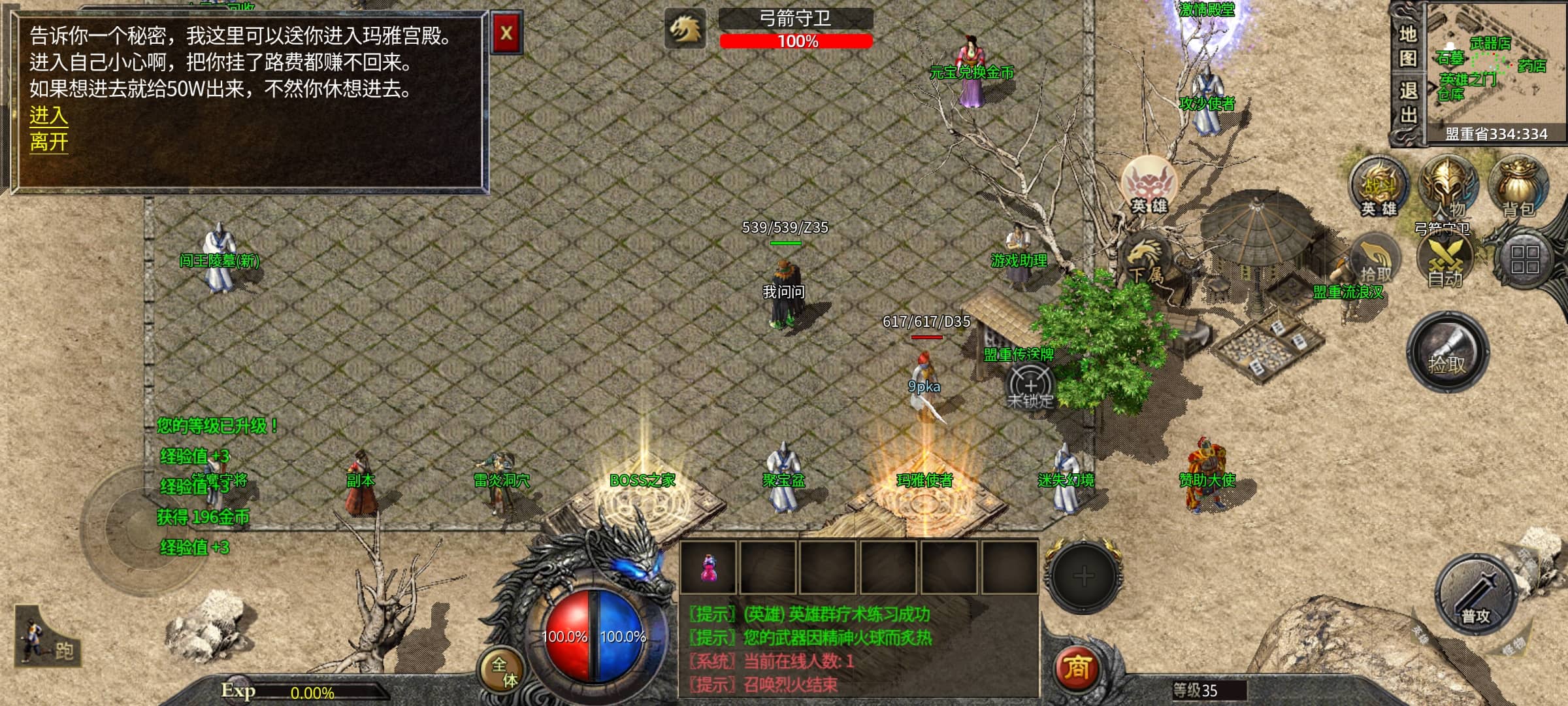Close the NPC dialogue with red X
Viewport: 1568px width, 706px height.
tap(506, 33)
